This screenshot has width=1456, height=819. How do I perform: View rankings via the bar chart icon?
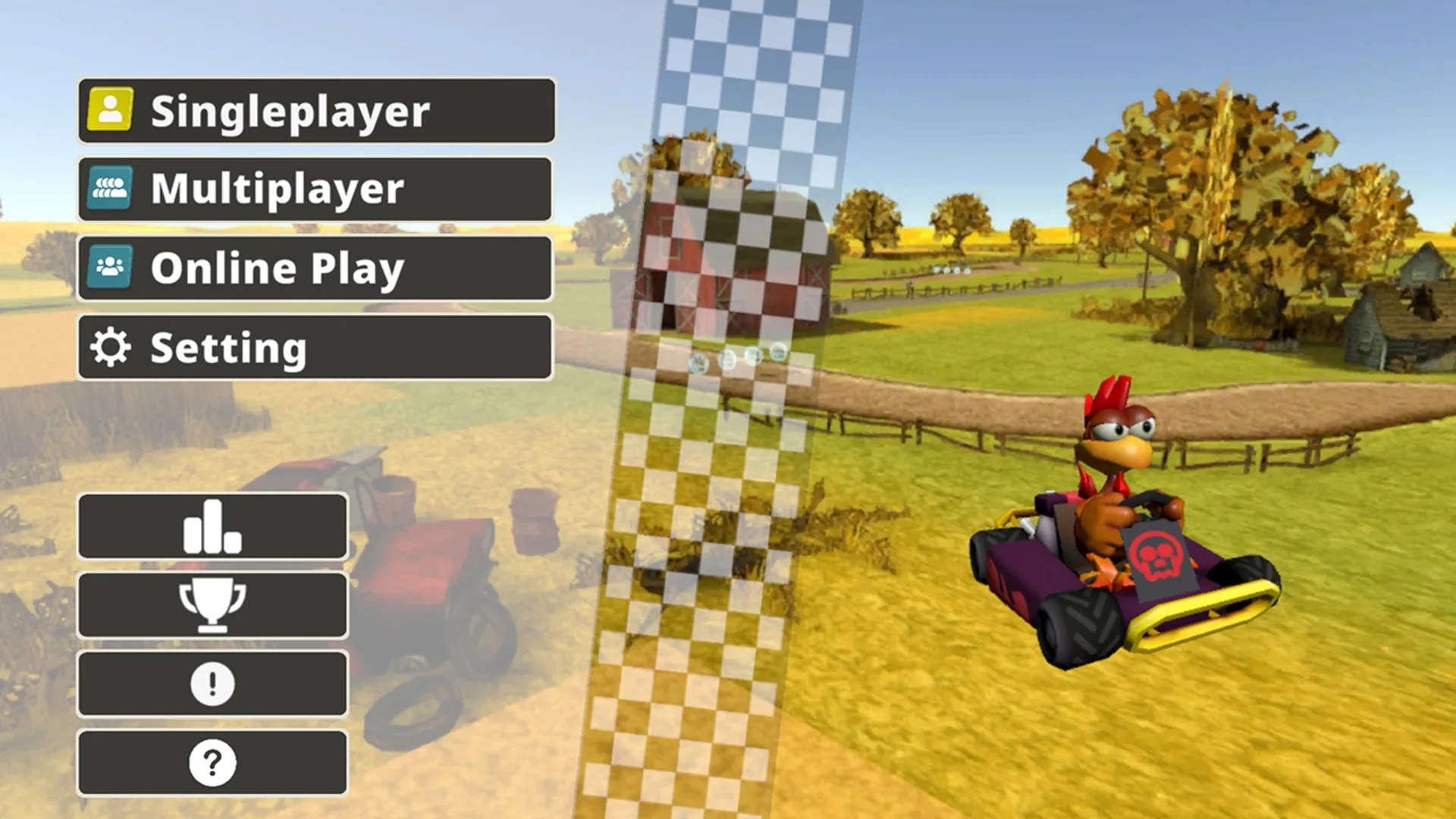click(x=213, y=526)
